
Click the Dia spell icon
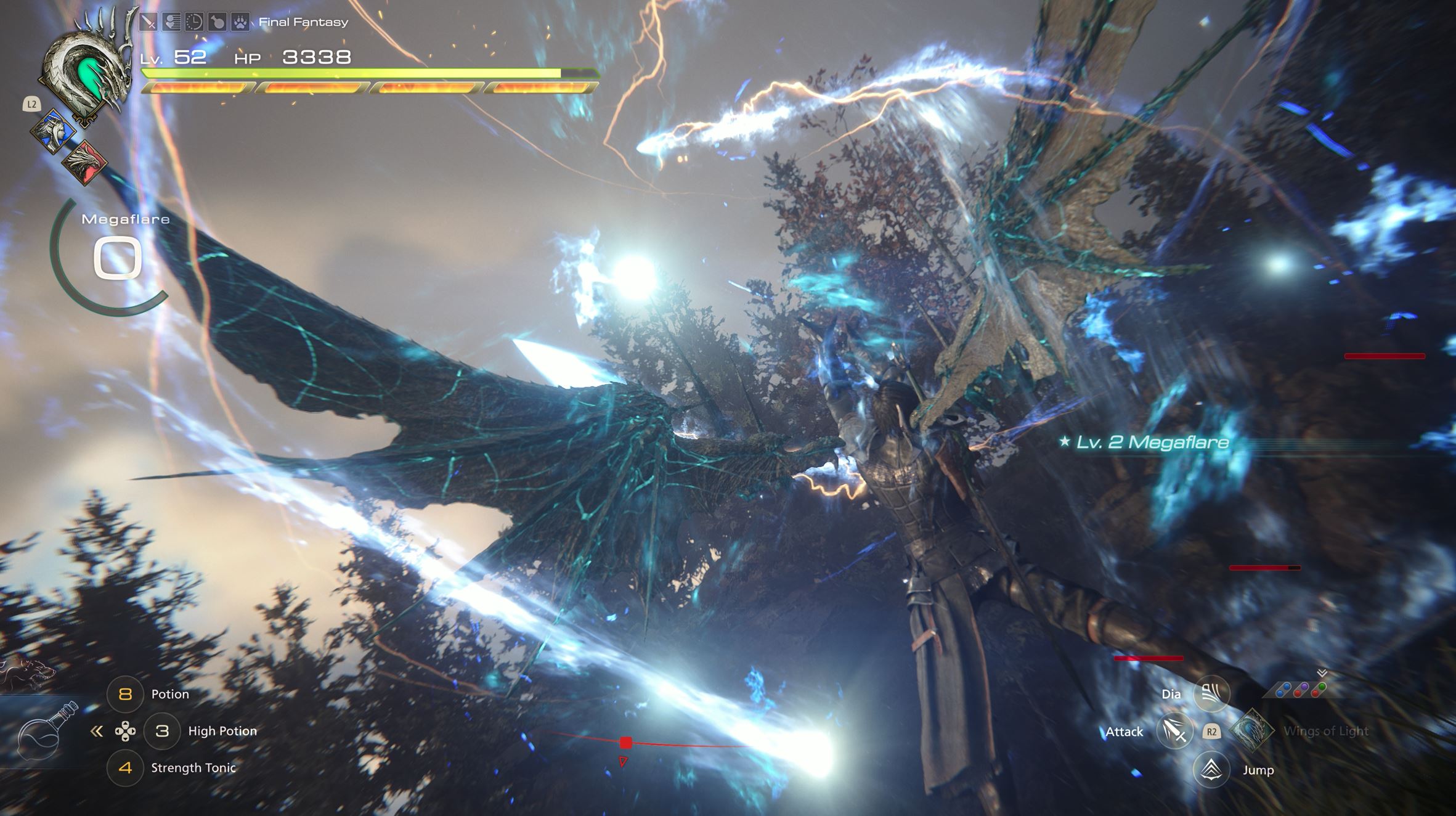click(1211, 693)
